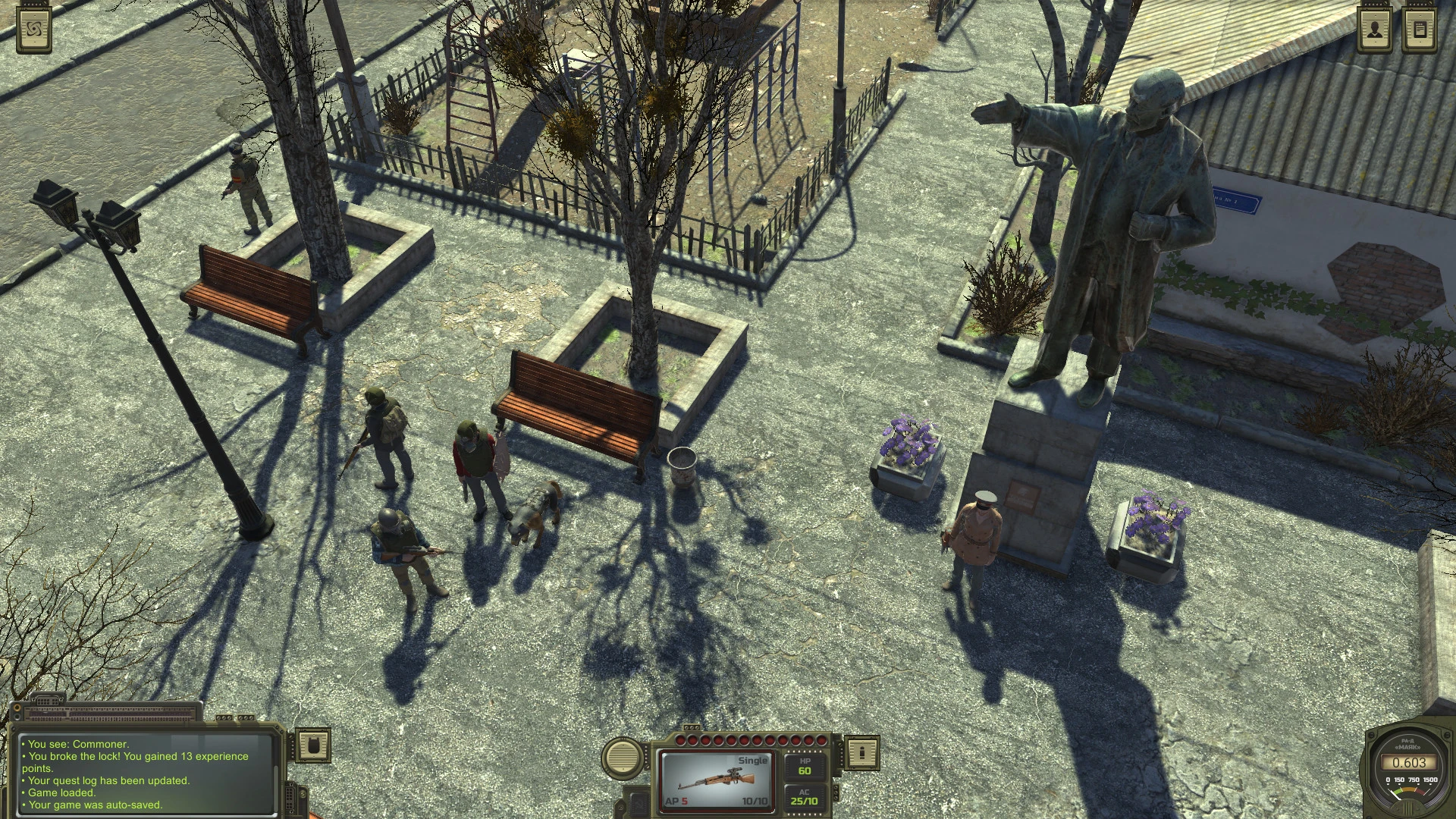
Task: Click the HP display showing 60
Action: point(805,767)
